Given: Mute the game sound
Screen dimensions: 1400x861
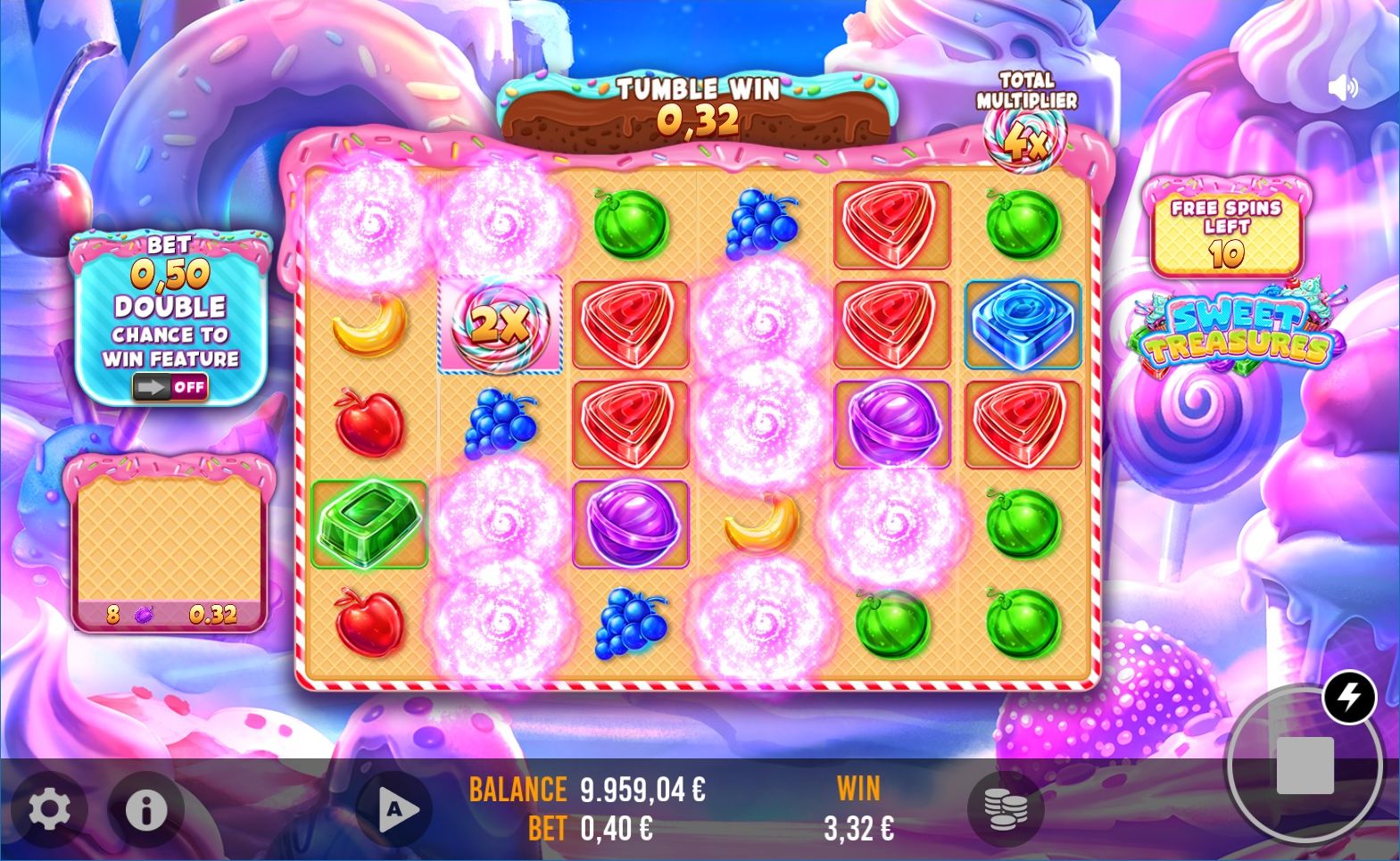Looking at the screenshot, I should pyautogui.click(x=1342, y=87).
